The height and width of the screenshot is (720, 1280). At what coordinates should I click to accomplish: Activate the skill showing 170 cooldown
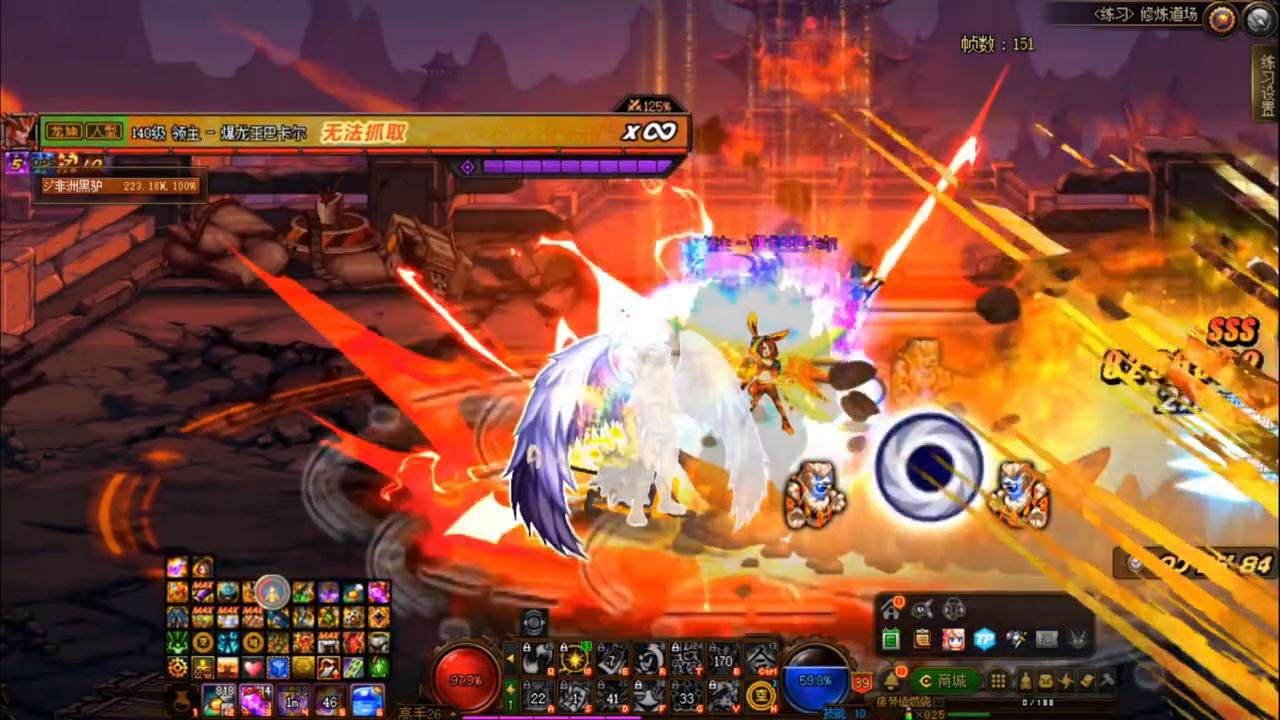(x=723, y=658)
